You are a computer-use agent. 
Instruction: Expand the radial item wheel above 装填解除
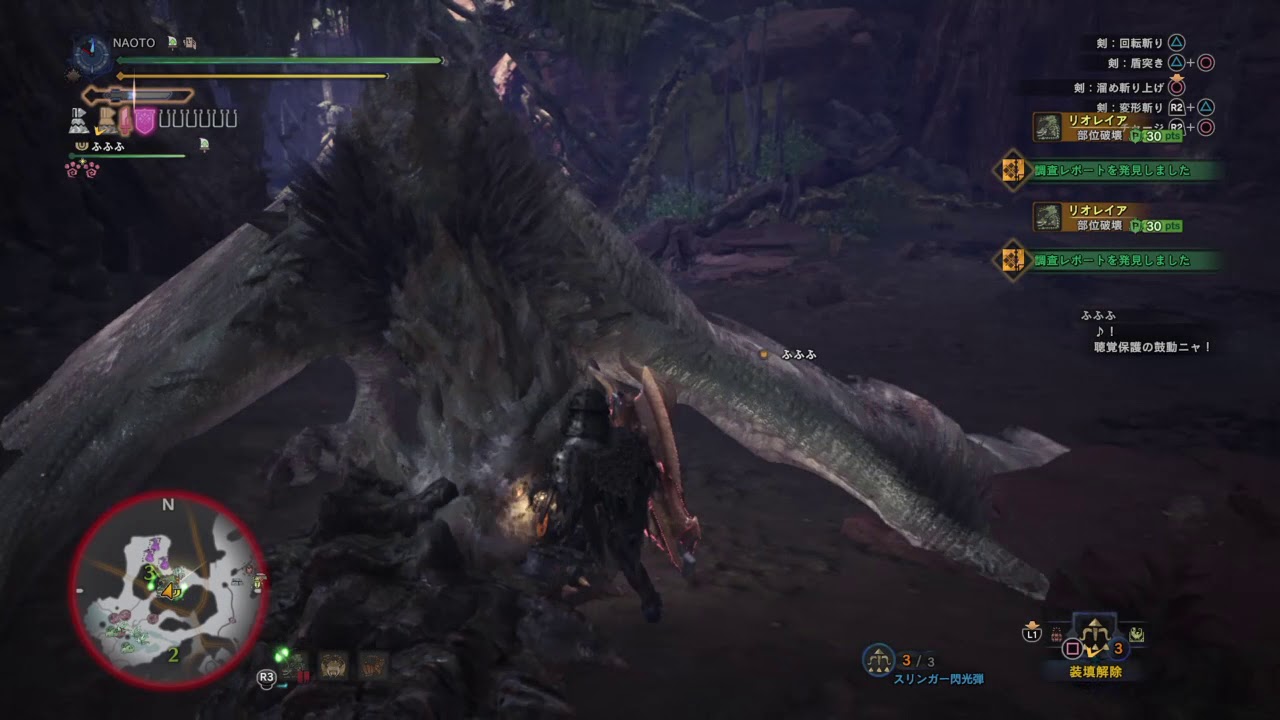coord(1096,637)
